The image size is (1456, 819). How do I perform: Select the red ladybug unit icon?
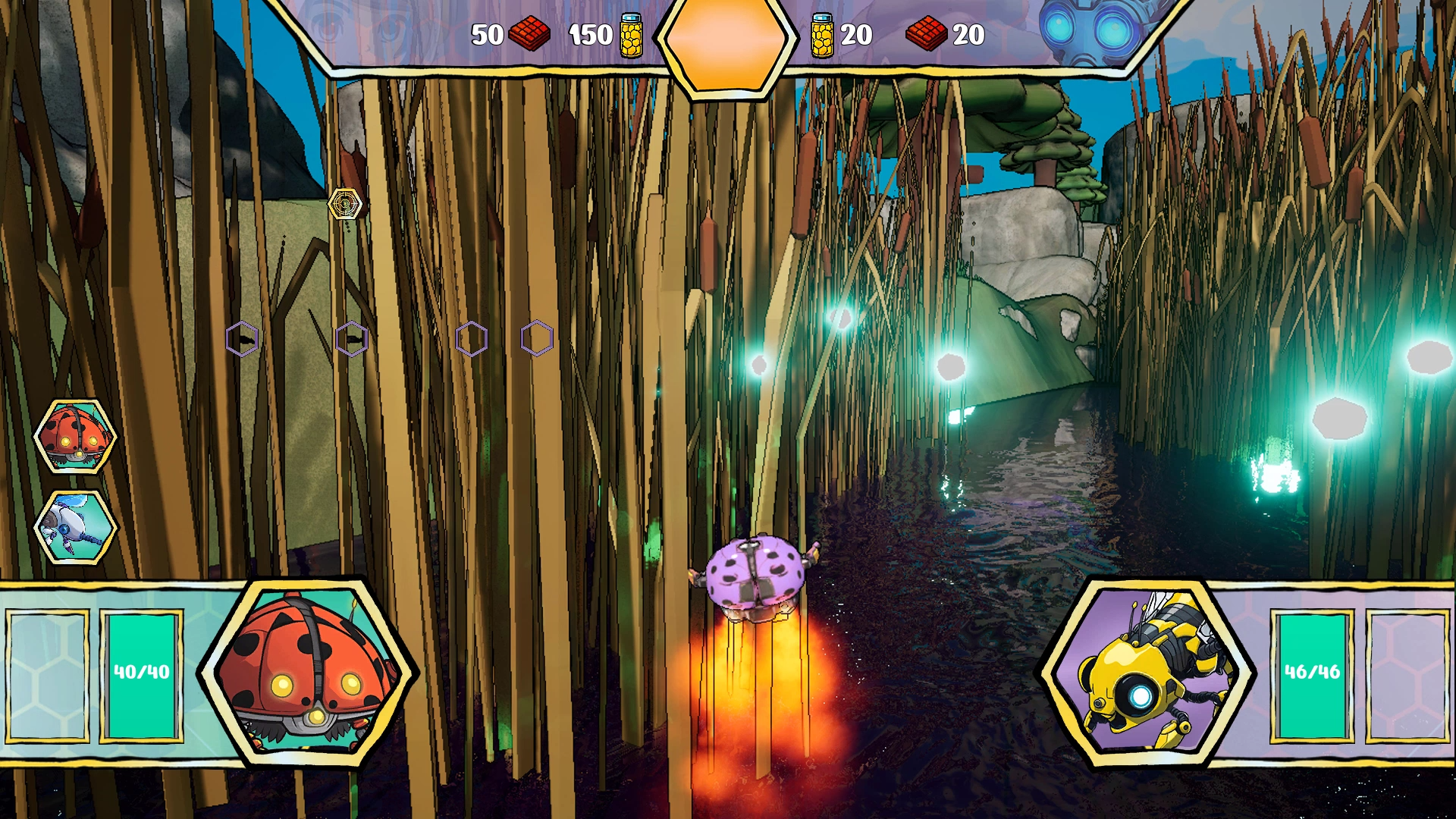[x=74, y=436]
